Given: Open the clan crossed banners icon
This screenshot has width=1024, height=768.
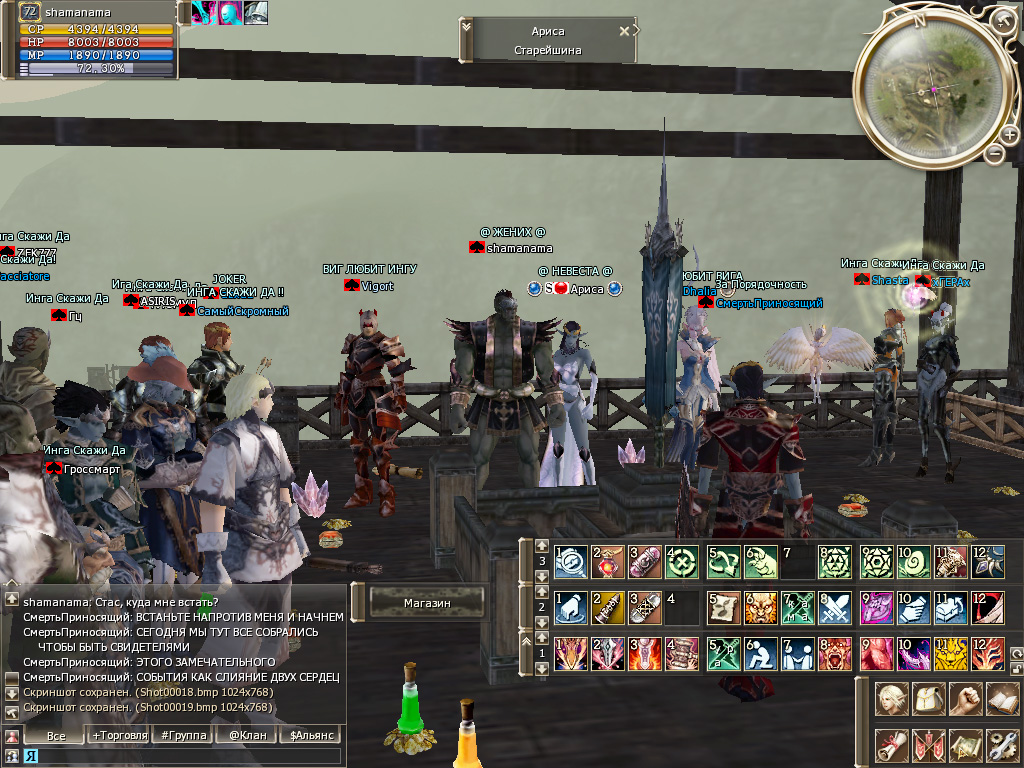Looking at the screenshot, I should [x=927, y=745].
